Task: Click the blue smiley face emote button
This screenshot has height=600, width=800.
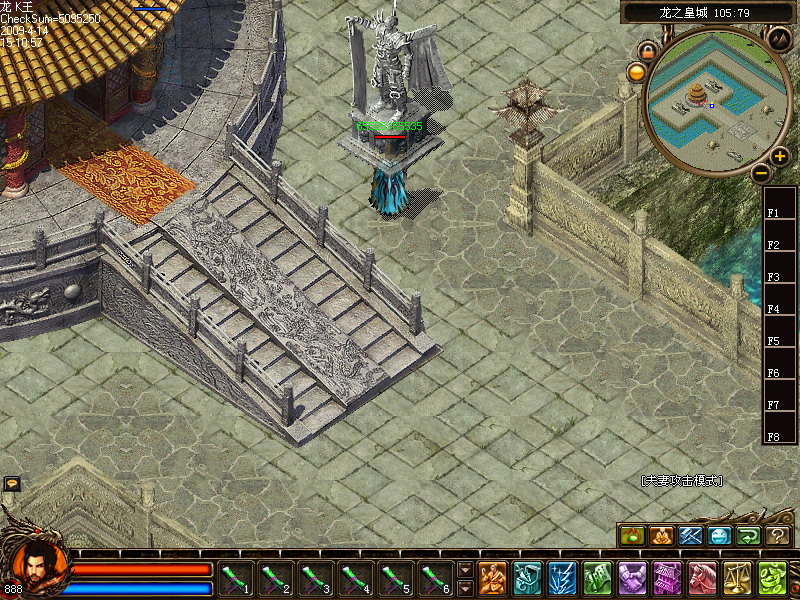Action: (719, 537)
